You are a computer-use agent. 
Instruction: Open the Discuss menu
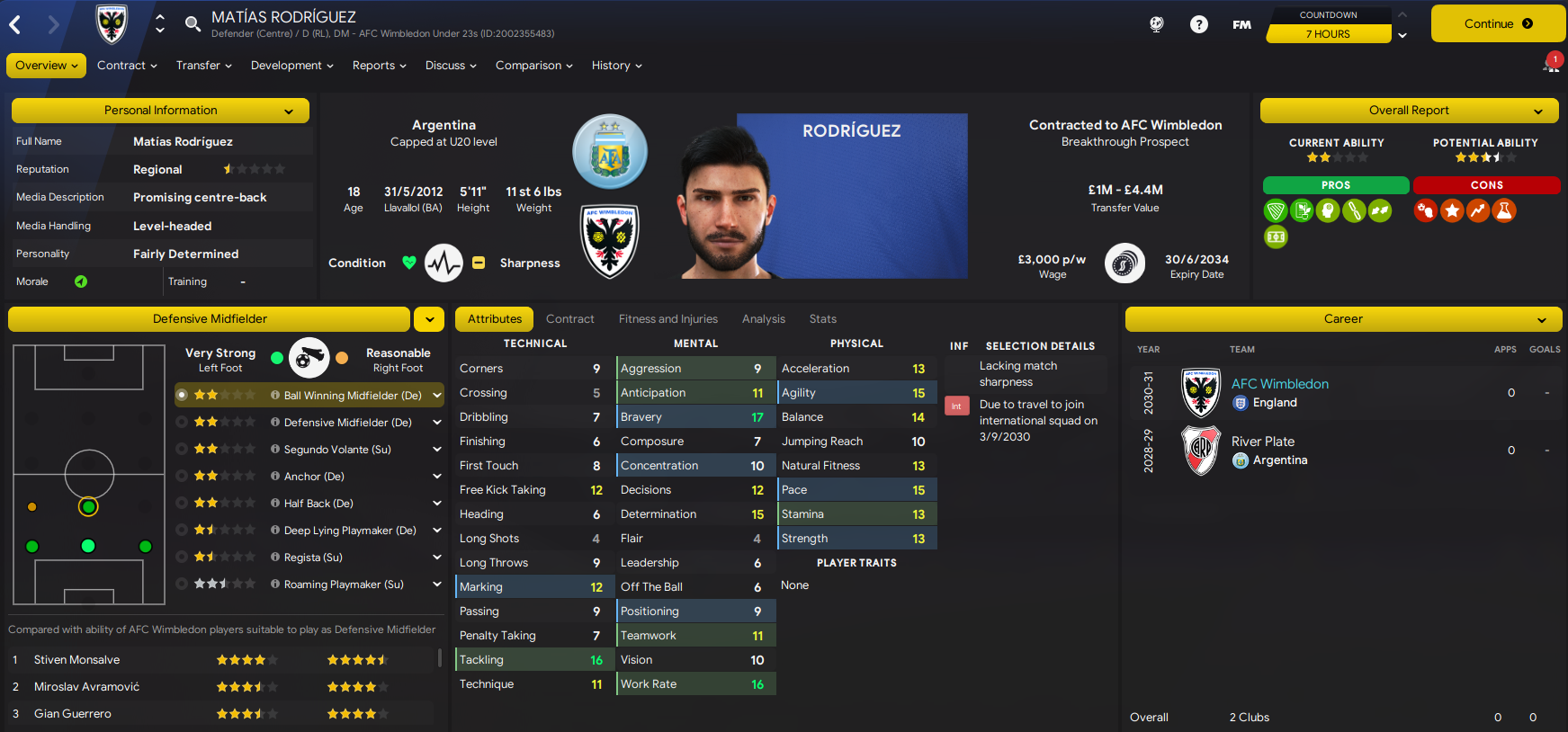tap(451, 66)
